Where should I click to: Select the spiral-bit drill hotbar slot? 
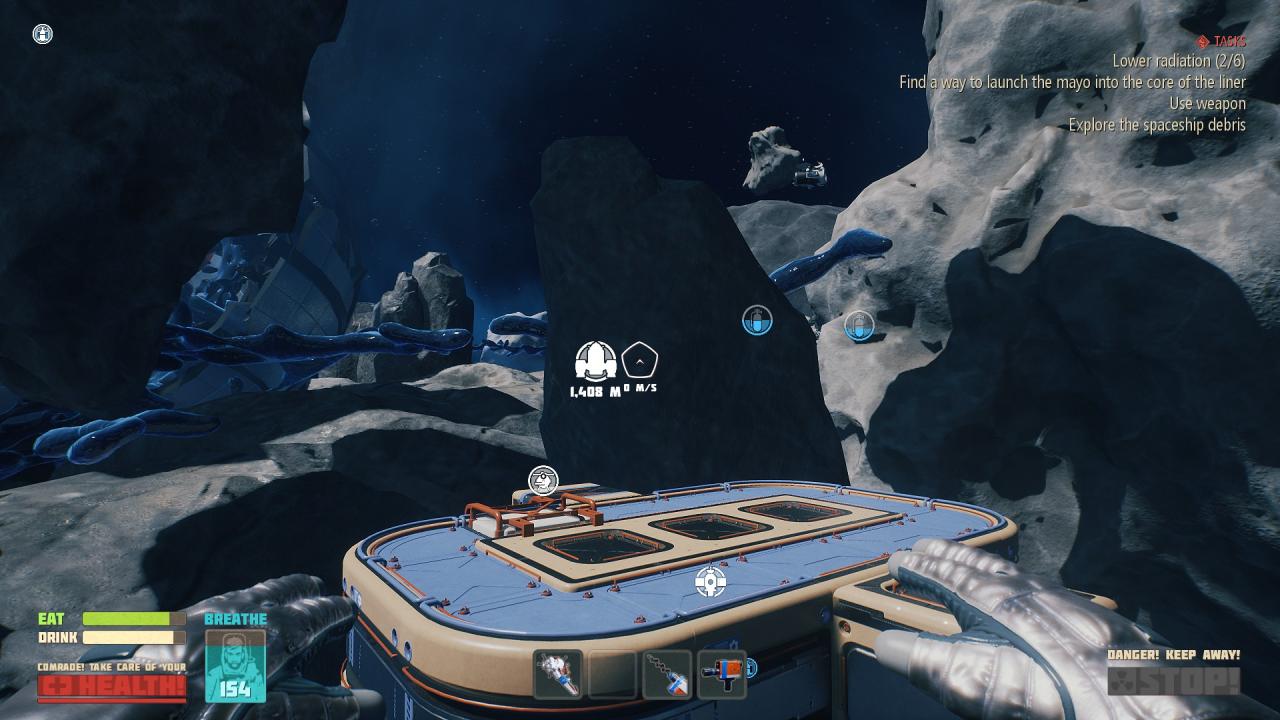667,674
